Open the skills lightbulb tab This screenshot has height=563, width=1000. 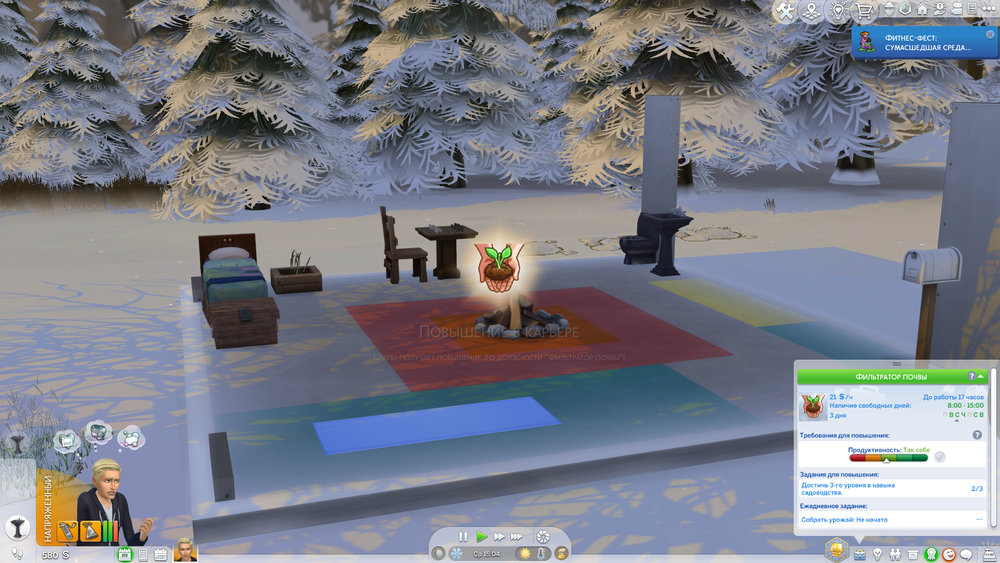(x=877, y=553)
